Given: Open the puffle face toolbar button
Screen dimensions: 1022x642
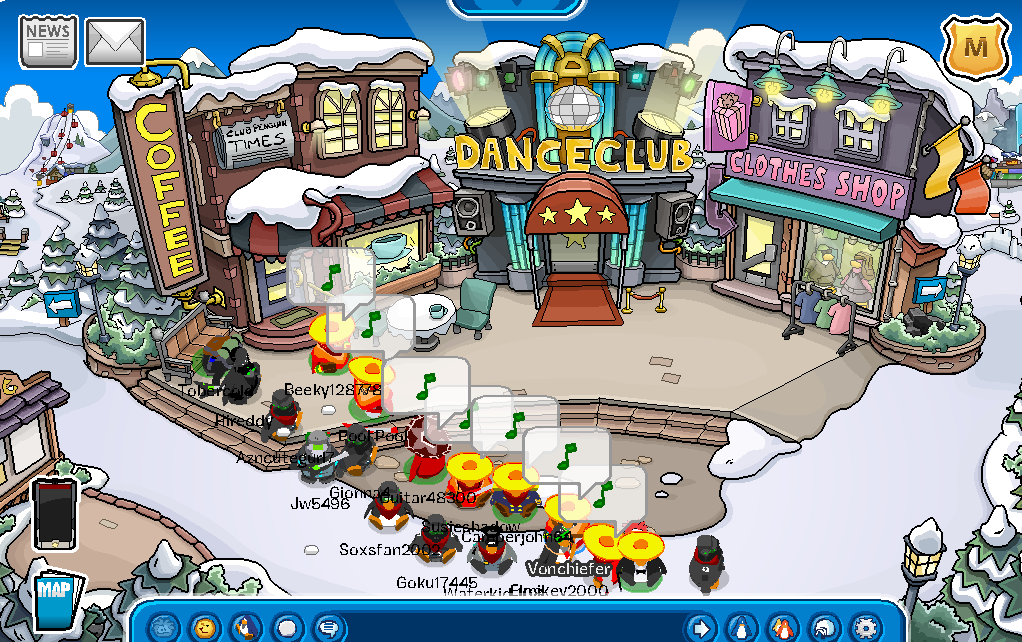Looking at the screenshot, I should click(164, 627).
